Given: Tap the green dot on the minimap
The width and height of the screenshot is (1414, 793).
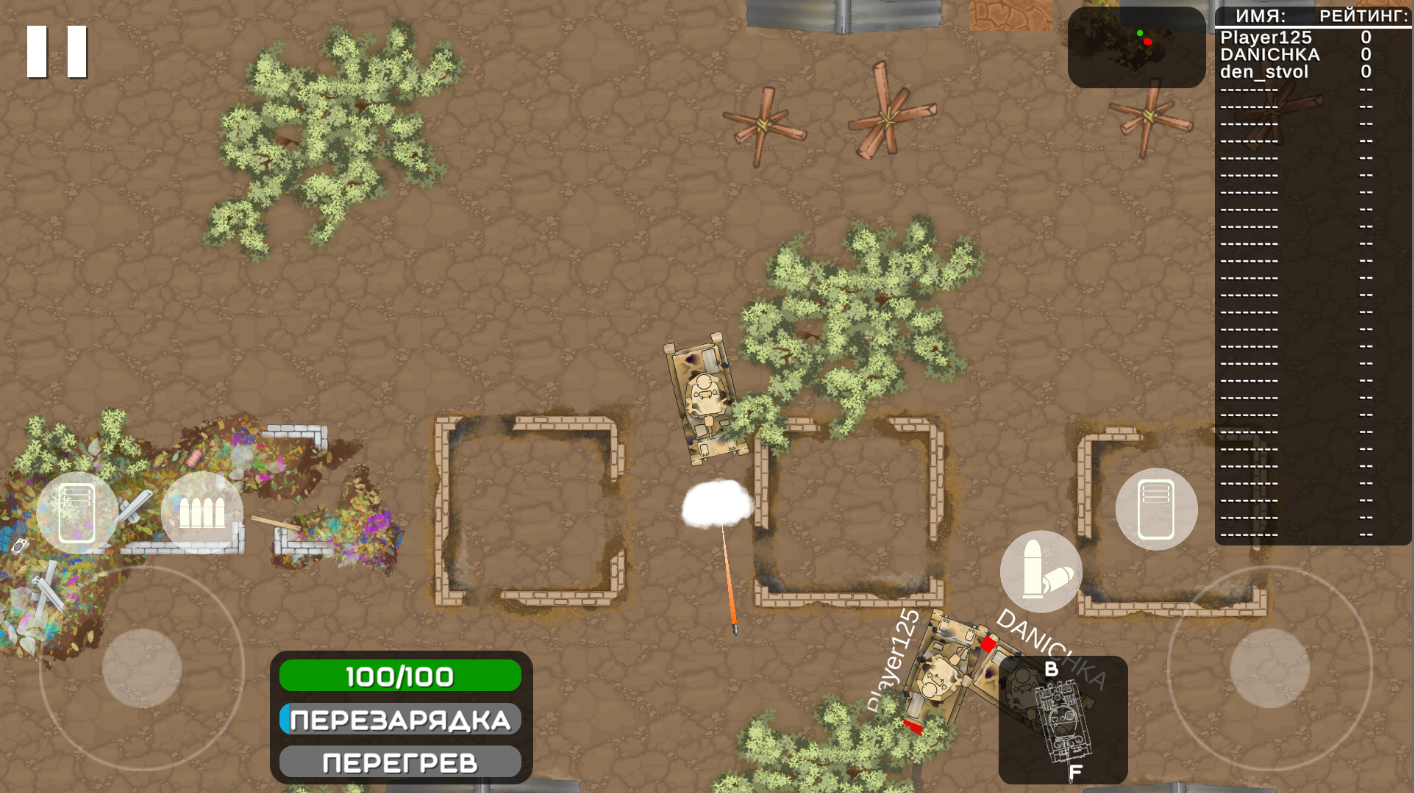Looking at the screenshot, I should 1141,33.
